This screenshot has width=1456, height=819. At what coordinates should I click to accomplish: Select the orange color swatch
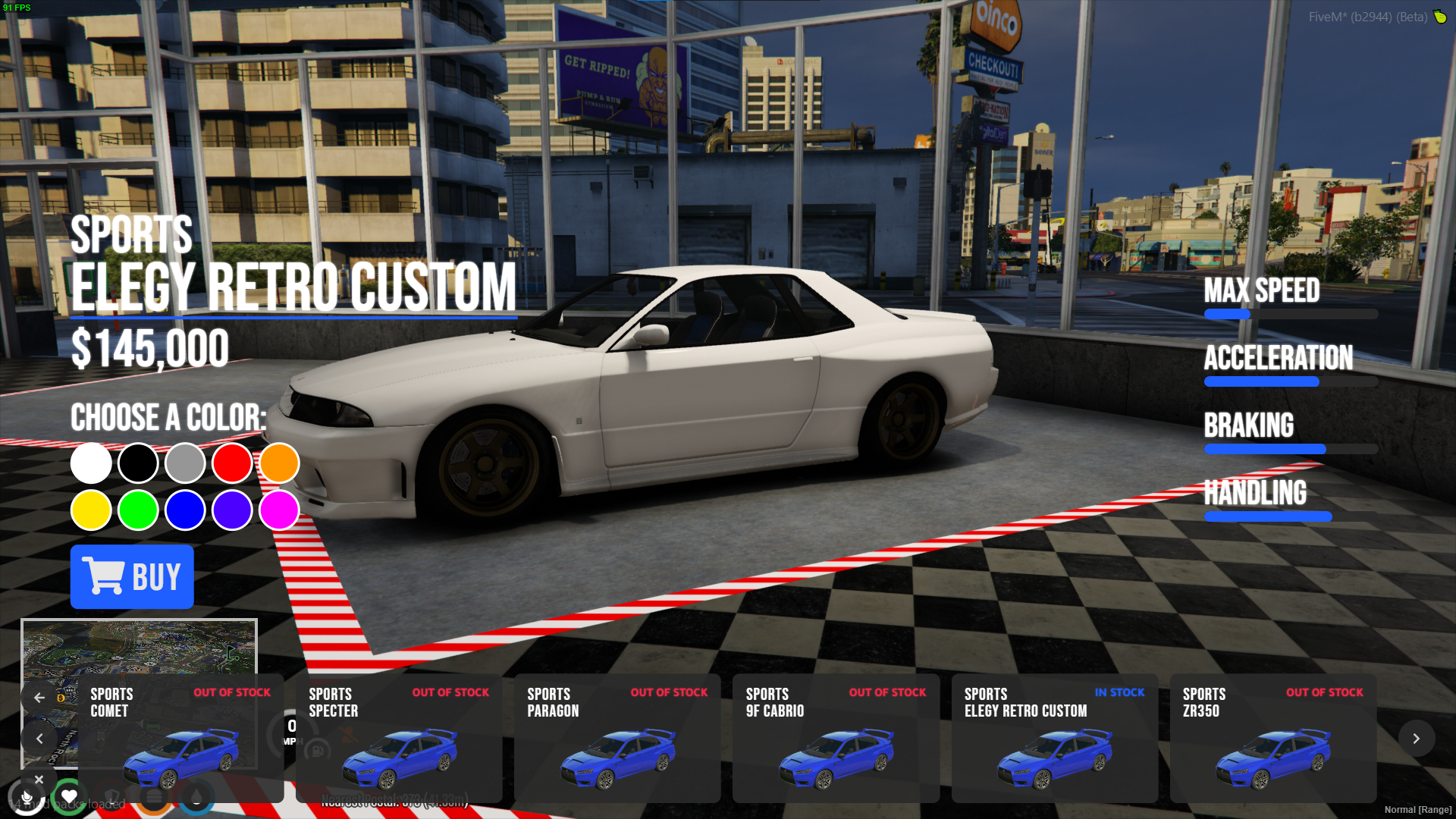tap(279, 463)
